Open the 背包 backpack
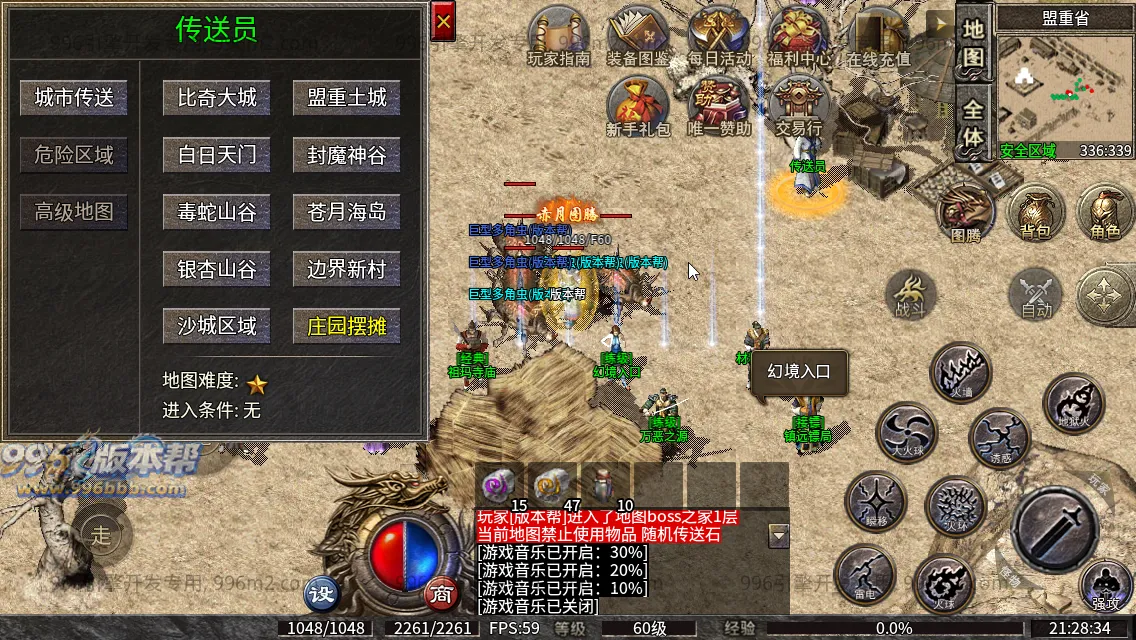Viewport: 1136px width, 640px height. coord(1035,213)
